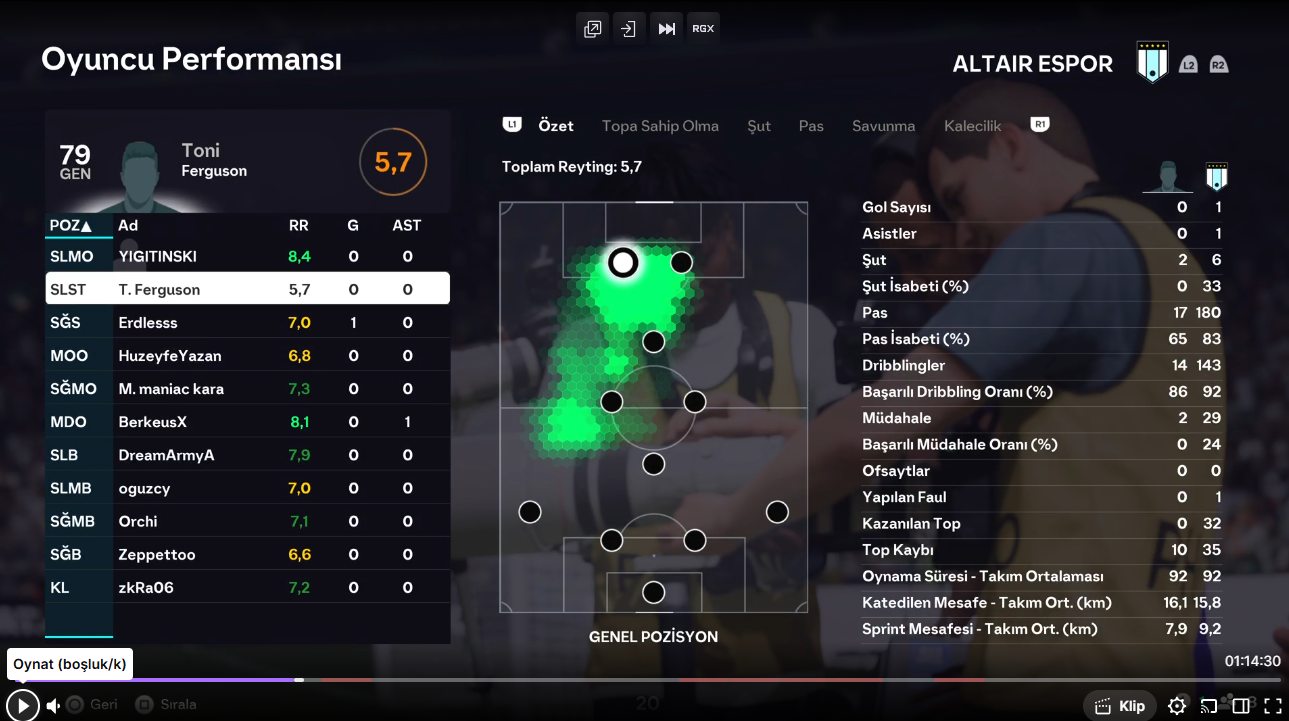This screenshot has height=721, width=1289.
Task: Select the Özet tab
Action: click(x=556, y=126)
